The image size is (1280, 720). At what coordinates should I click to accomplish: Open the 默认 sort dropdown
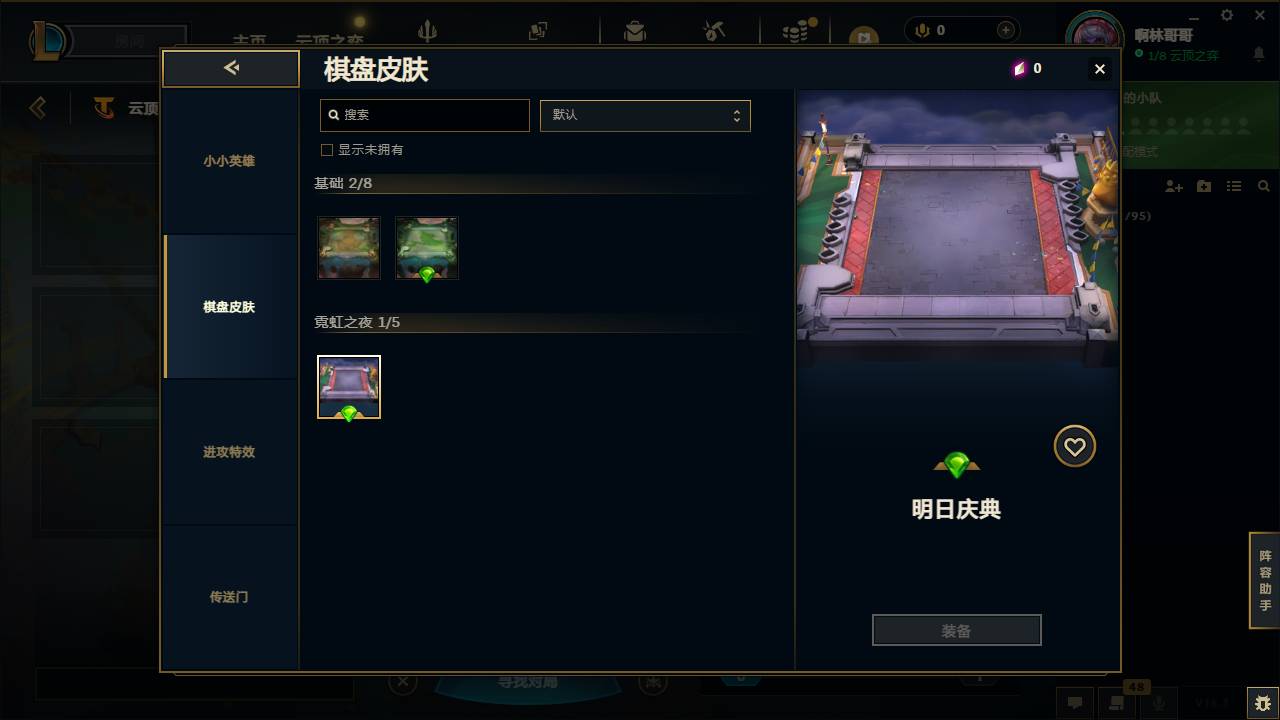(x=645, y=115)
